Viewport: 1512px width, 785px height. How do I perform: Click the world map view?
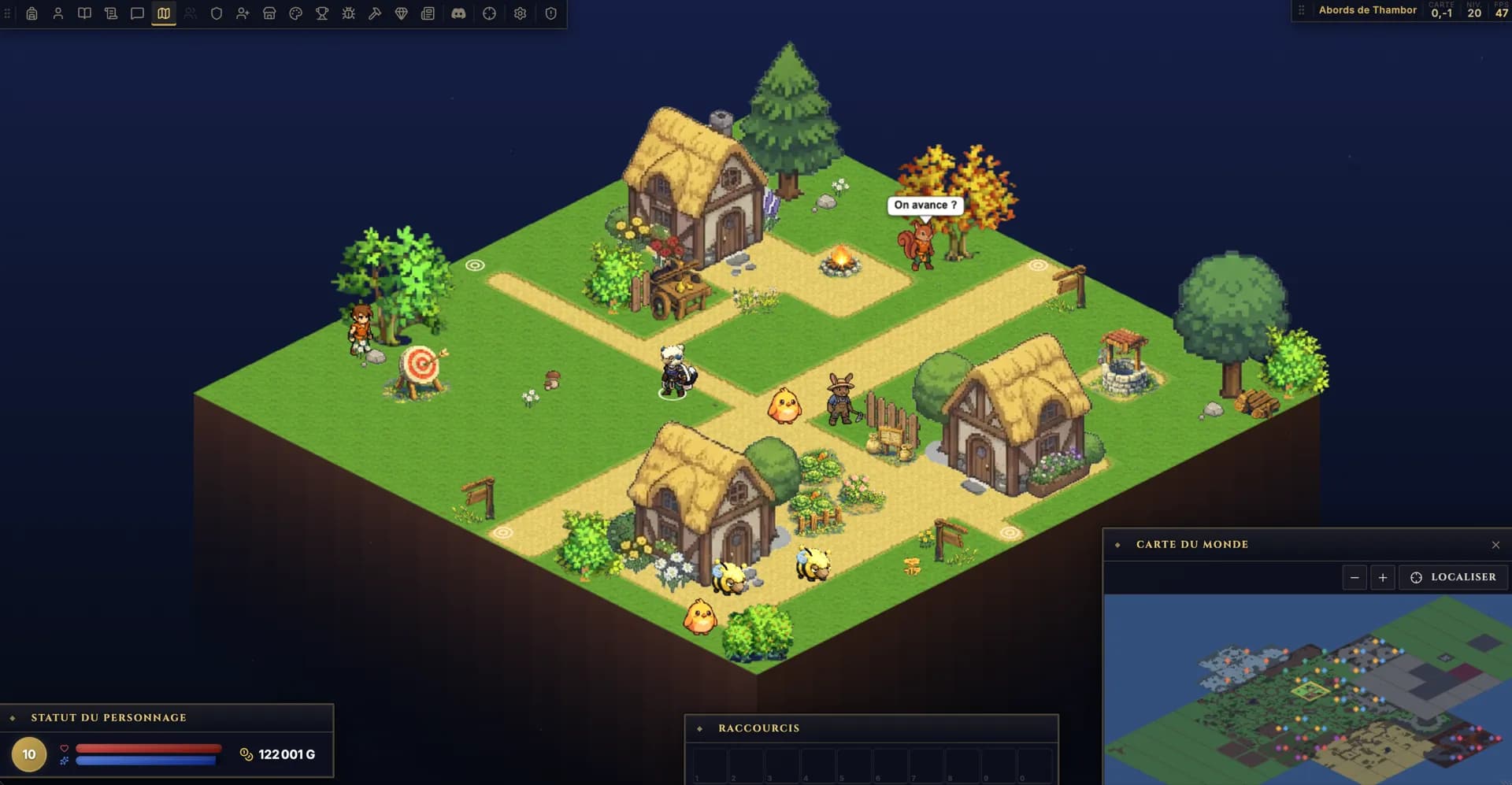(1307, 689)
